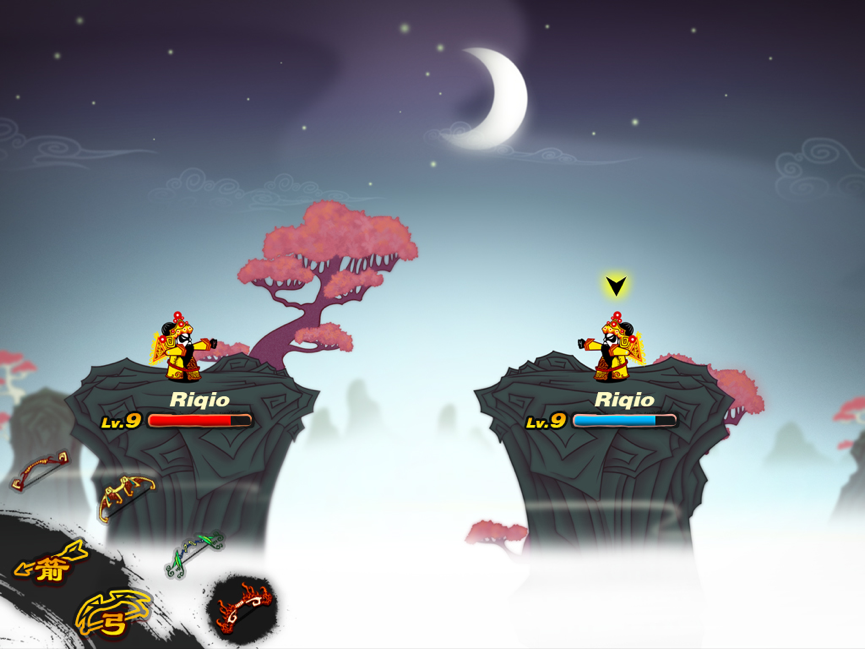Pick the flaming fire bow

(x=243, y=607)
